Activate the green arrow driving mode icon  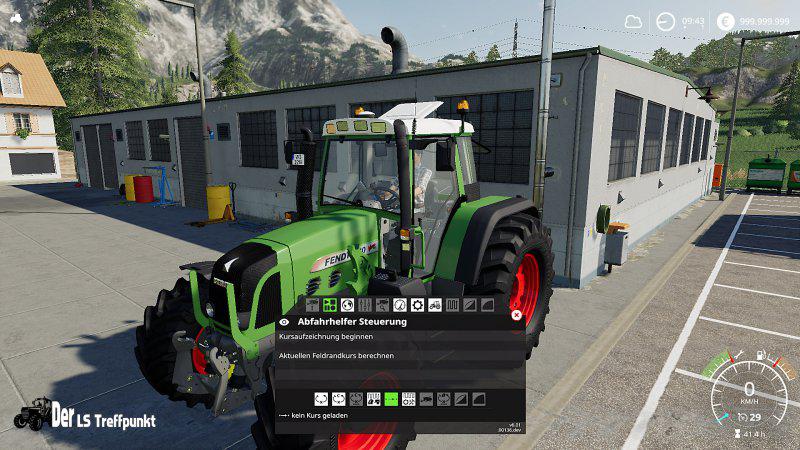(x=391, y=398)
